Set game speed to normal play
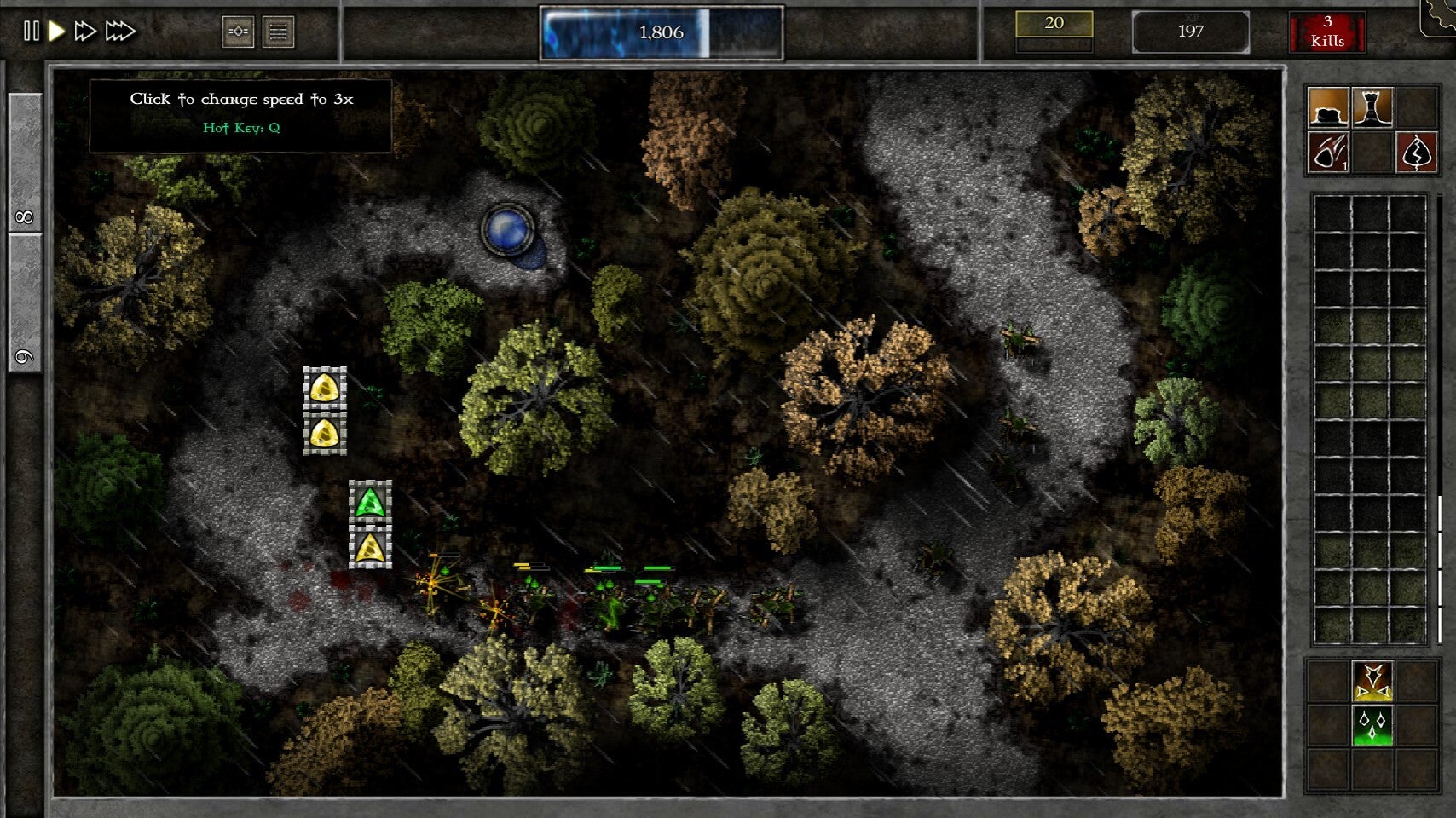This screenshot has height=818, width=1456. click(57, 32)
